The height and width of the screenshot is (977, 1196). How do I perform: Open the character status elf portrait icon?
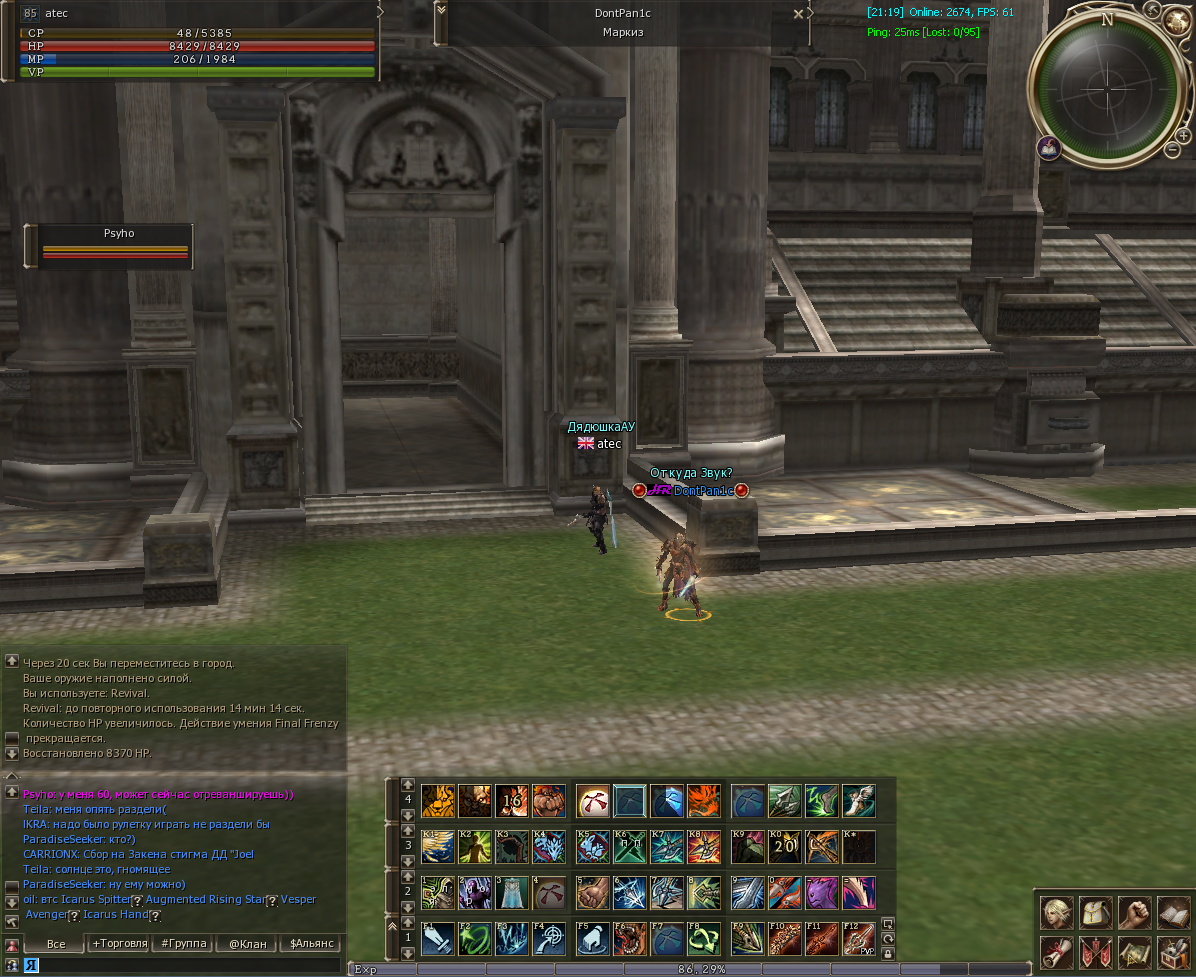[x=1055, y=912]
